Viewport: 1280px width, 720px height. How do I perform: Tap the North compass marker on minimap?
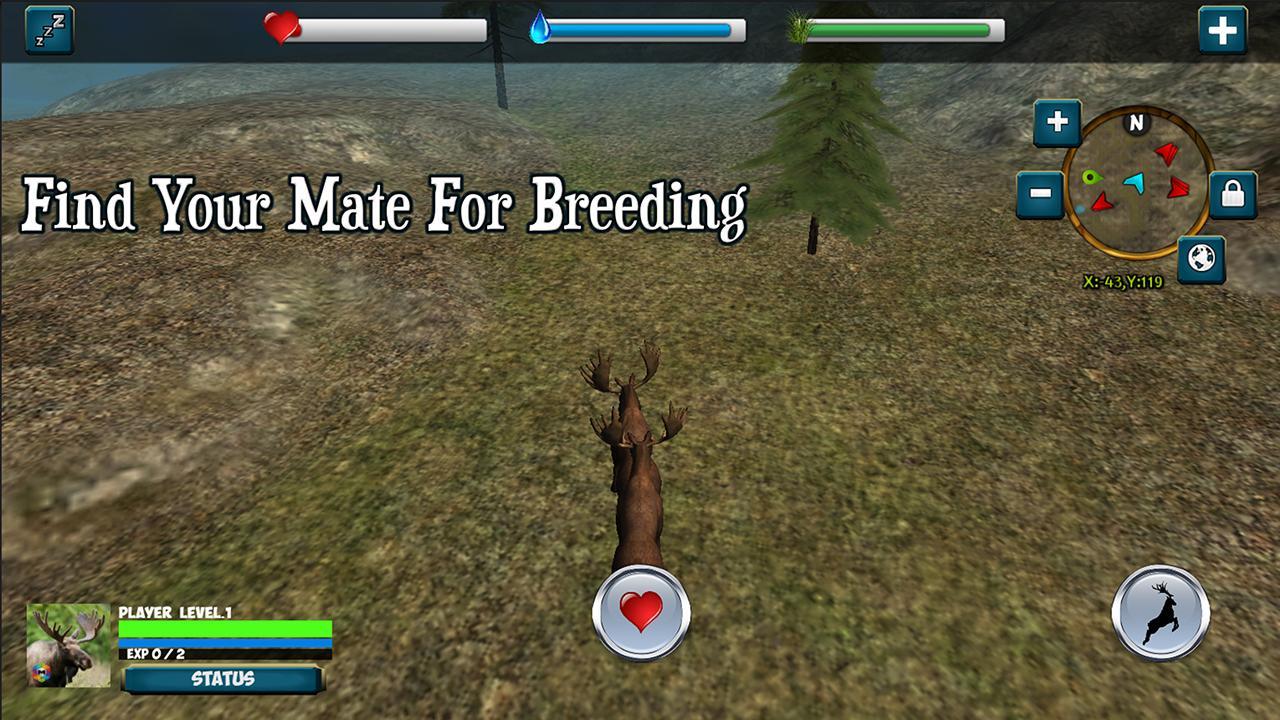[1136, 123]
